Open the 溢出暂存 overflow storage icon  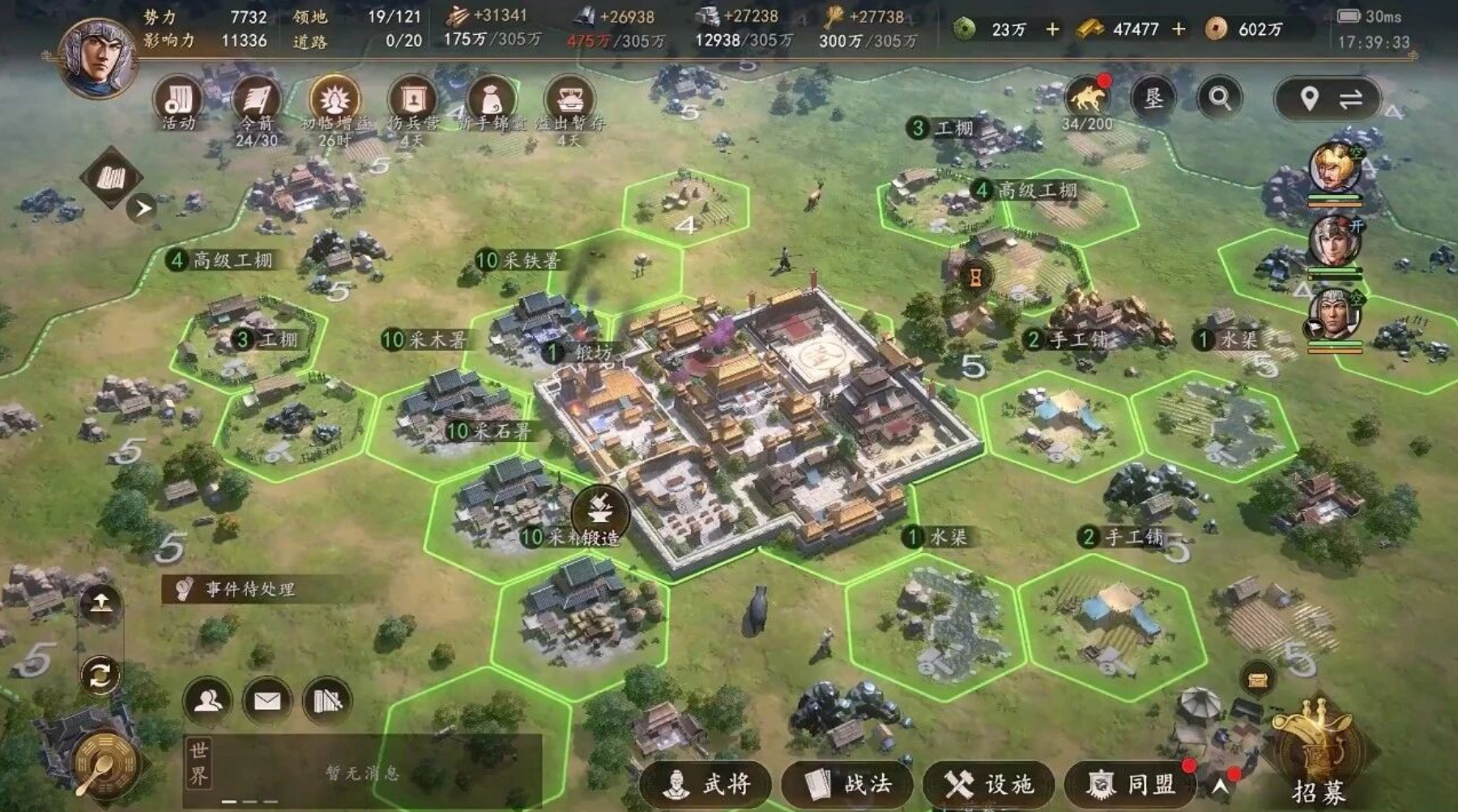tap(569, 101)
